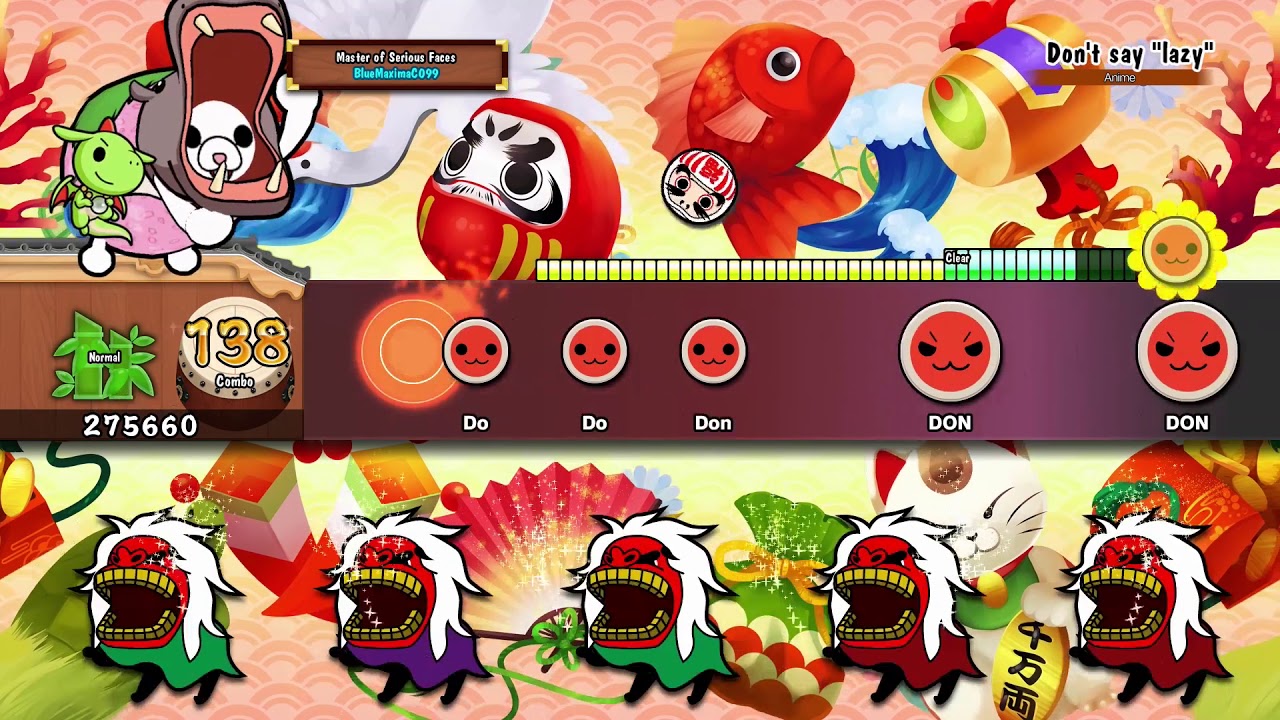
Task: Open the BlueMaximaC099 player nameplate
Action: [397, 65]
